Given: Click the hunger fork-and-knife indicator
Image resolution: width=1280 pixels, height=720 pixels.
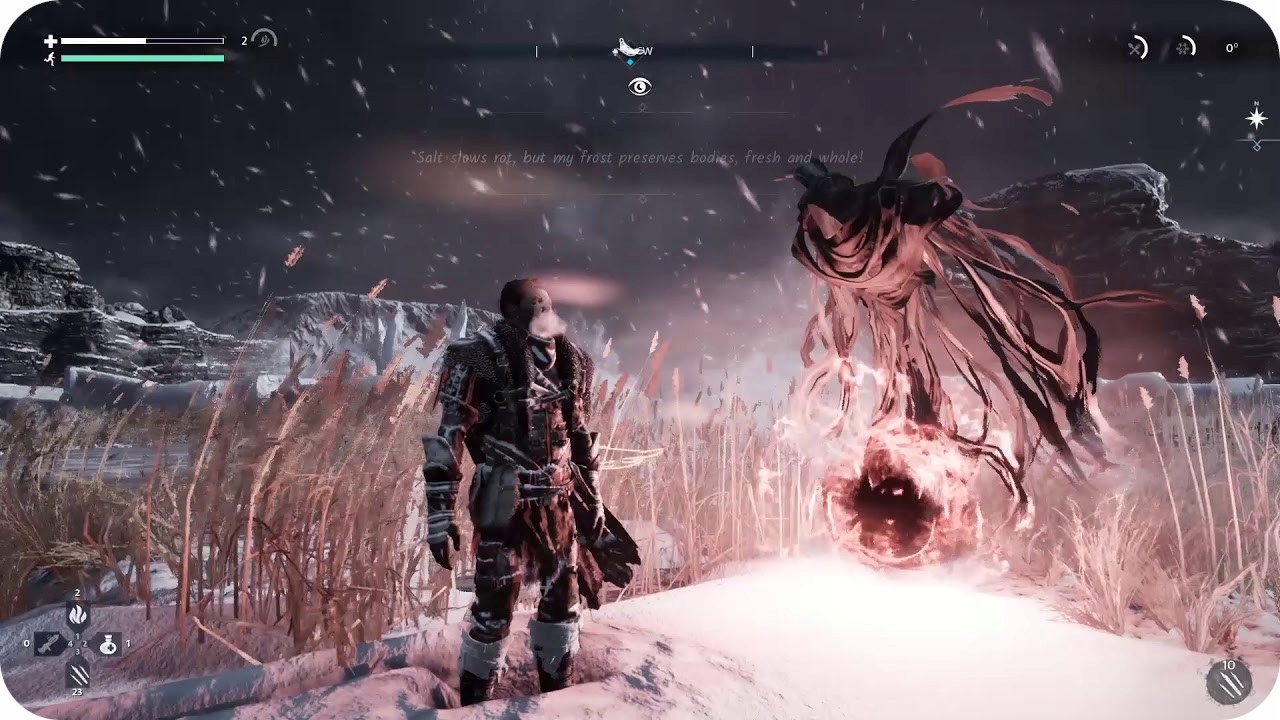Looking at the screenshot, I should [x=1135, y=48].
